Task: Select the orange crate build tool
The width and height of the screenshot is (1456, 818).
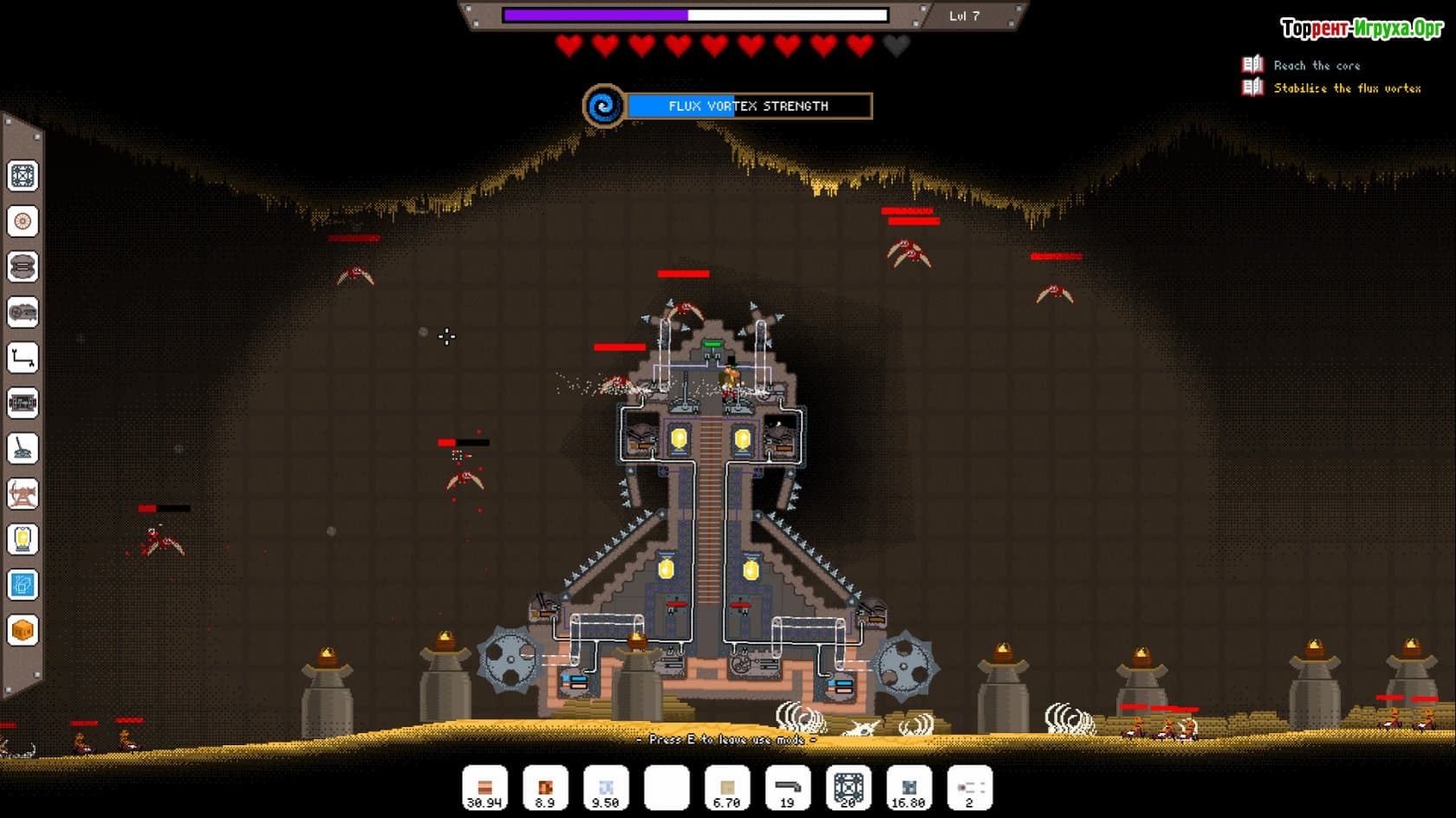Action: 23,630
